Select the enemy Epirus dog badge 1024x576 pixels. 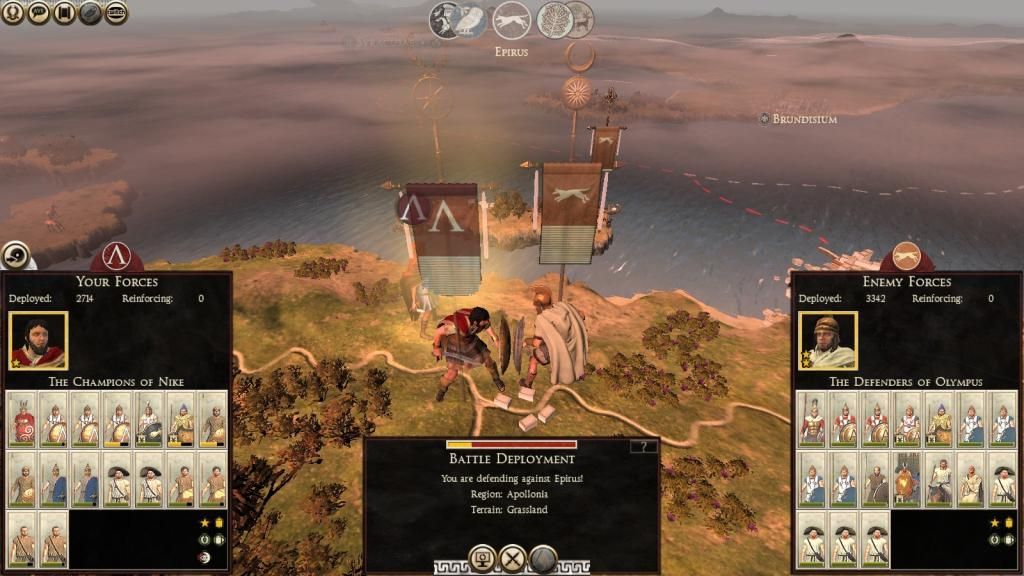[x=906, y=257]
